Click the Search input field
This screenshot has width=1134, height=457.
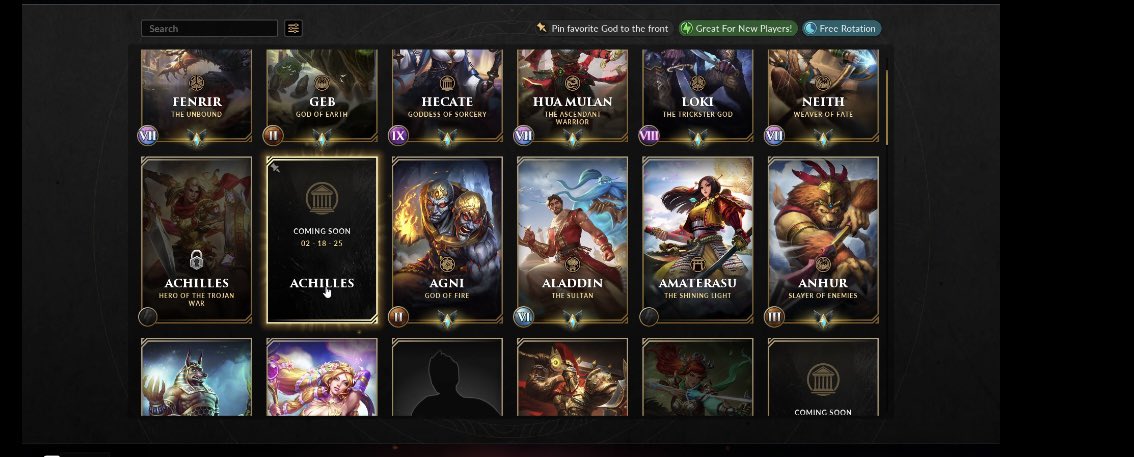[209, 29]
